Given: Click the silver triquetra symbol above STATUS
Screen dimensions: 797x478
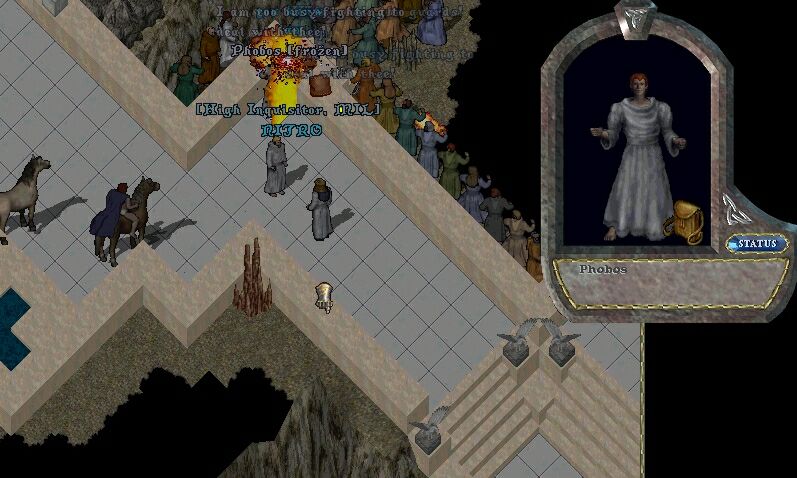Looking at the screenshot, I should point(733,210).
